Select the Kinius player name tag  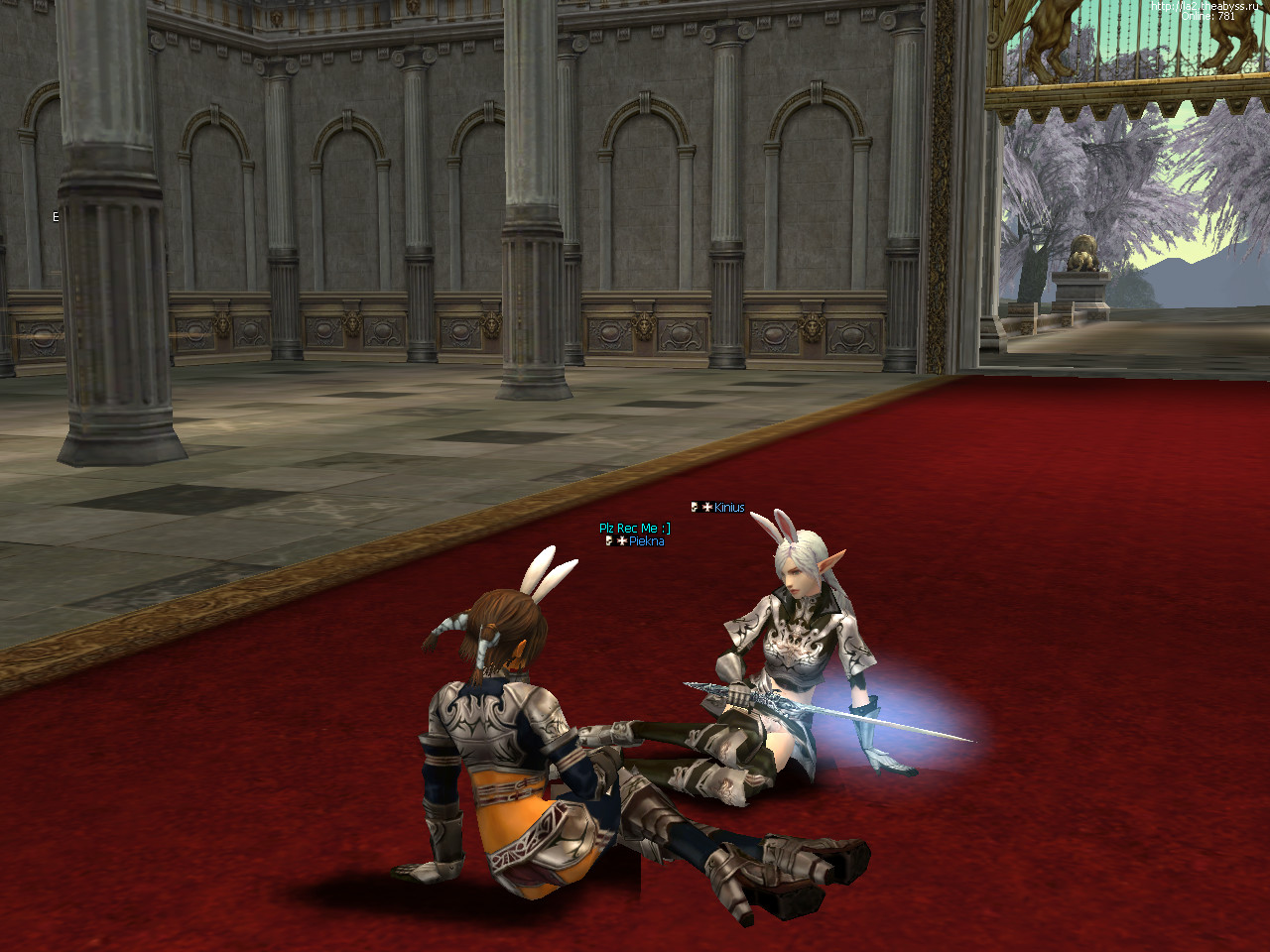click(x=728, y=508)
